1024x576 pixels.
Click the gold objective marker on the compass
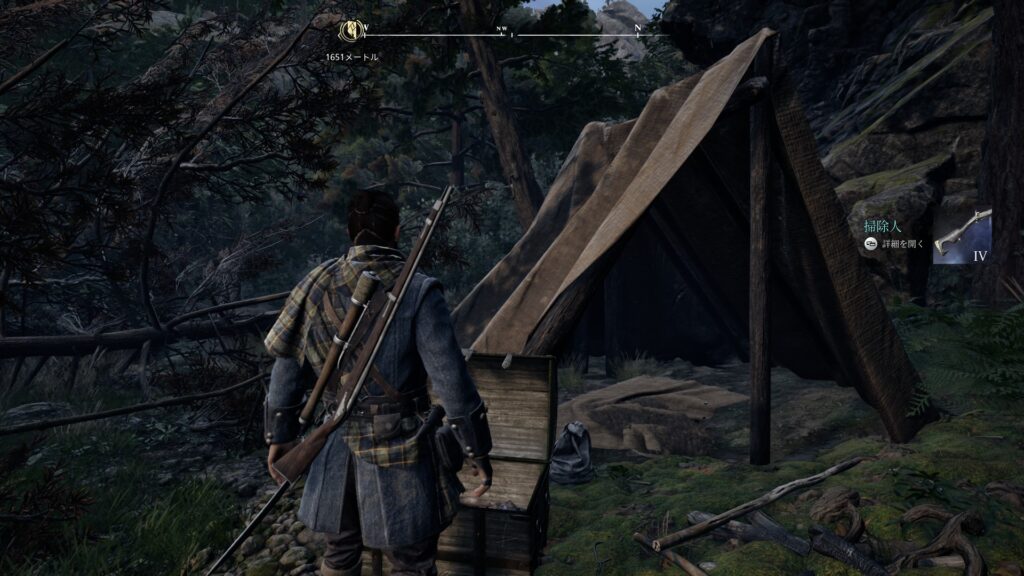352,30
